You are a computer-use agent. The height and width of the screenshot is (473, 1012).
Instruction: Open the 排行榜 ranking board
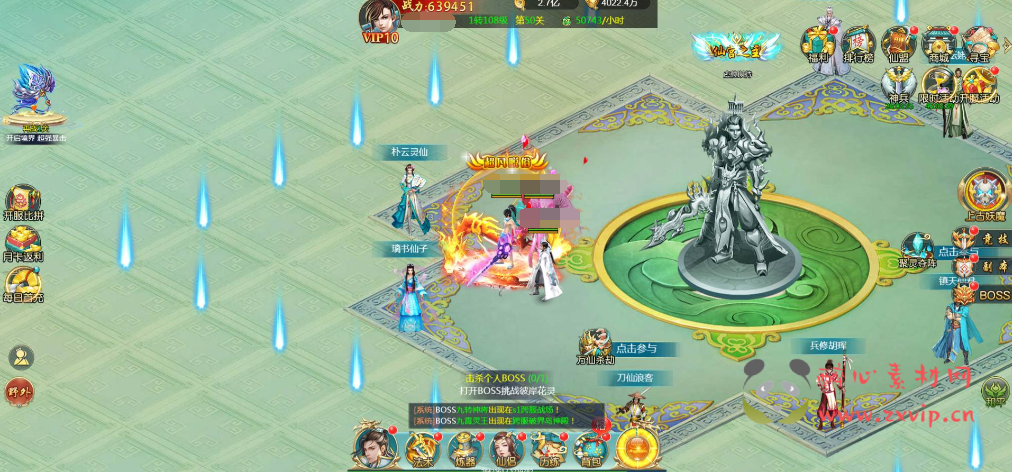(858, 44)
